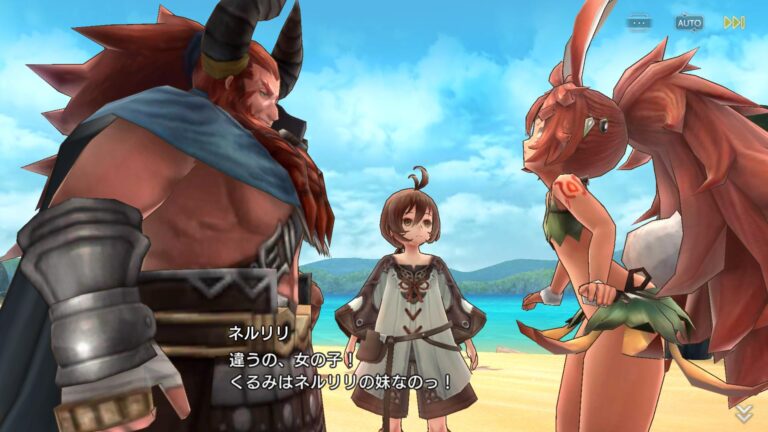Open the three-dots dialogue menu button
Image resolution: width=768 pixels, height=432 pixels.
640,22
